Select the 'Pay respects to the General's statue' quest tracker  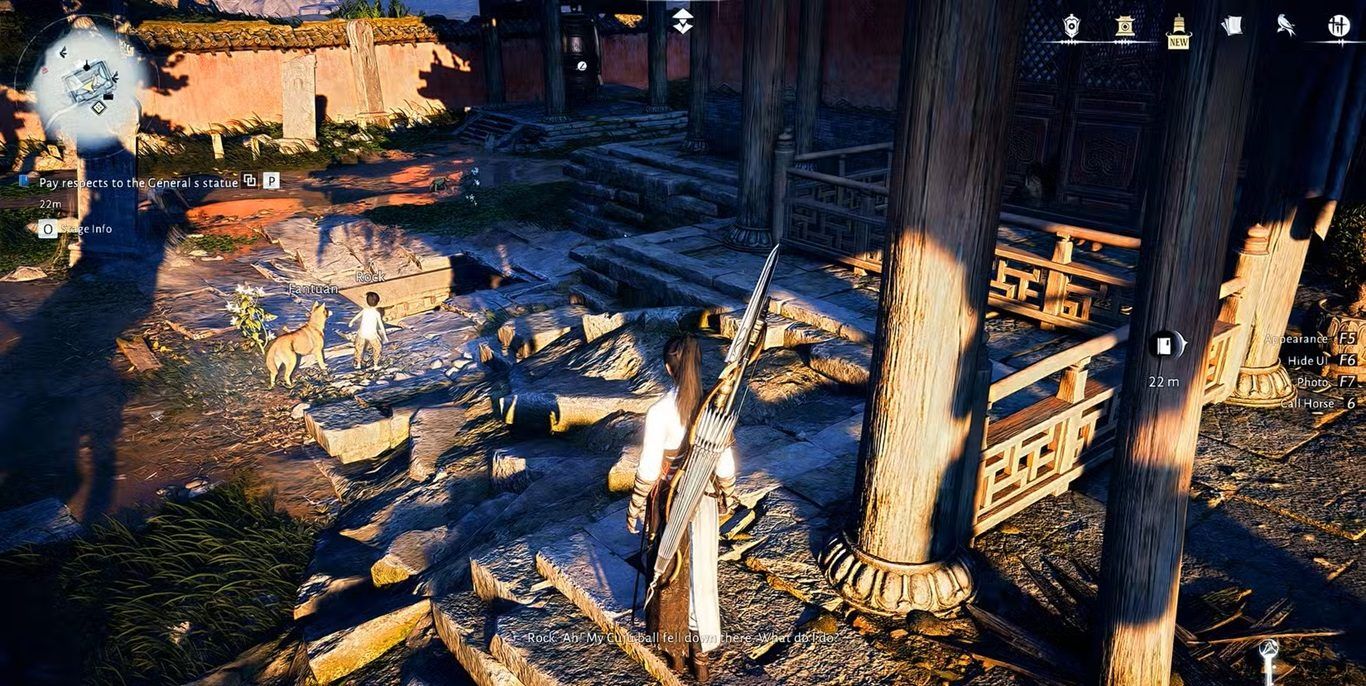(138, 182)
